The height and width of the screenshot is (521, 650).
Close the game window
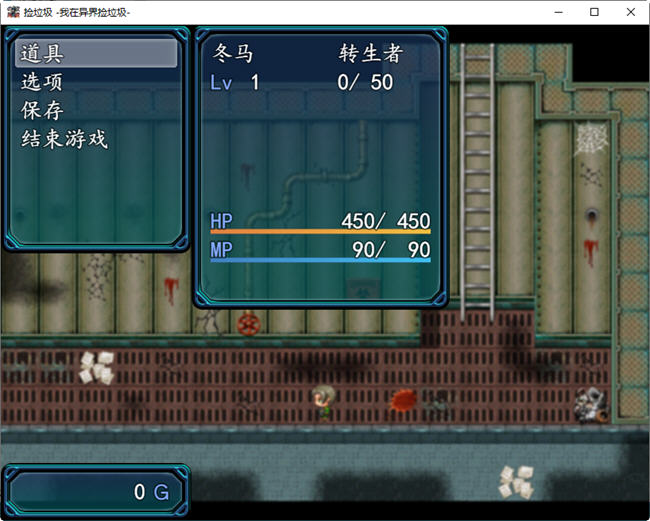630,12
